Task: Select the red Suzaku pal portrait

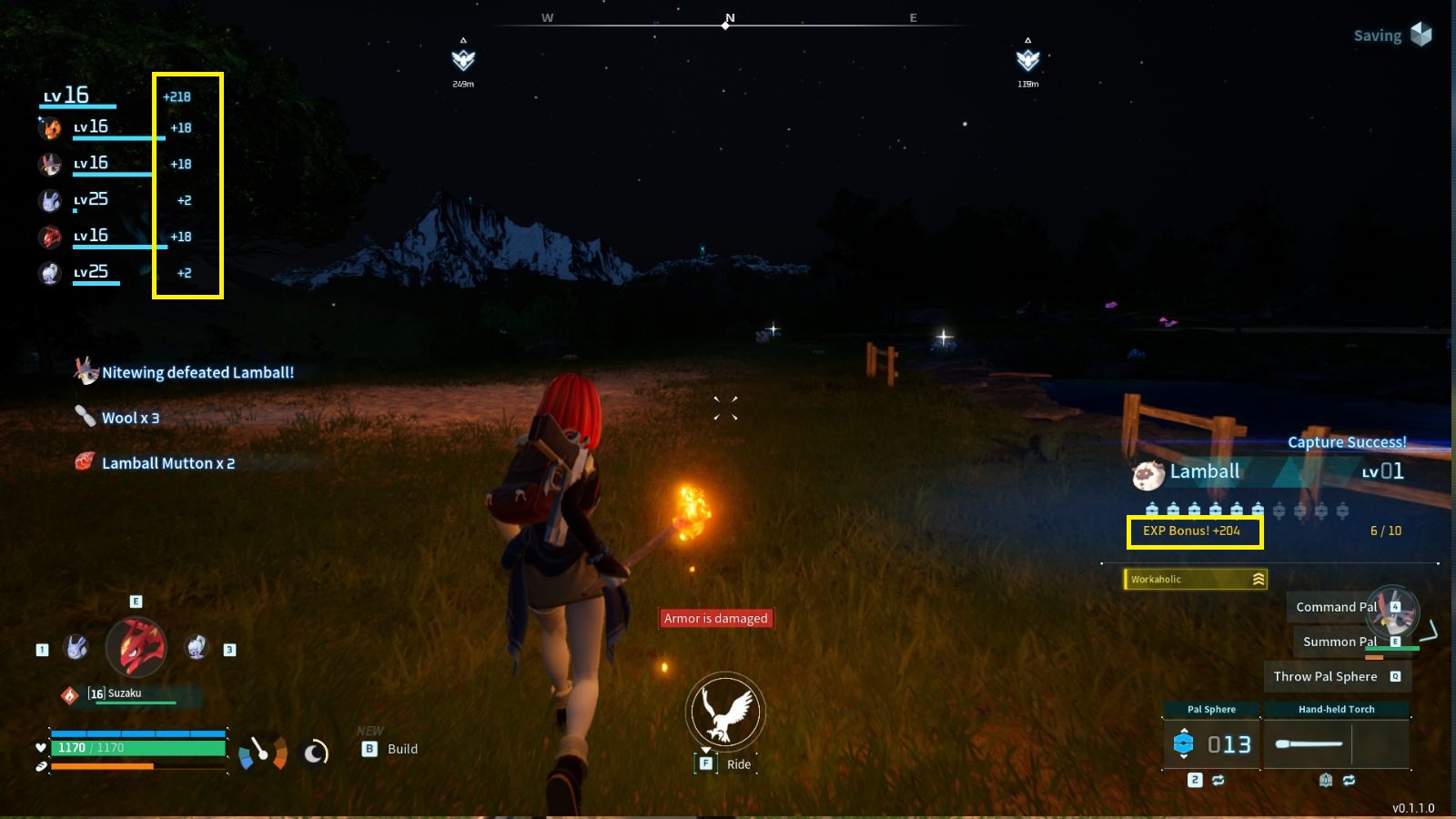Action: [x=136, y=647]
